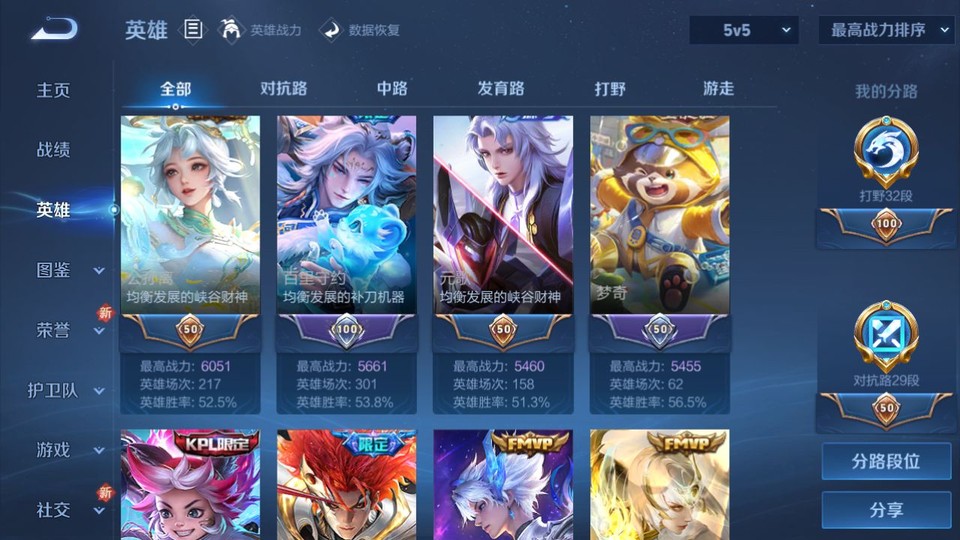Image resolution: width=960 pixels, height=540 pixels.
Task: Open the 最高战力排序 sort dropdown
Action: pyautogui.click(x=886, y=30)
